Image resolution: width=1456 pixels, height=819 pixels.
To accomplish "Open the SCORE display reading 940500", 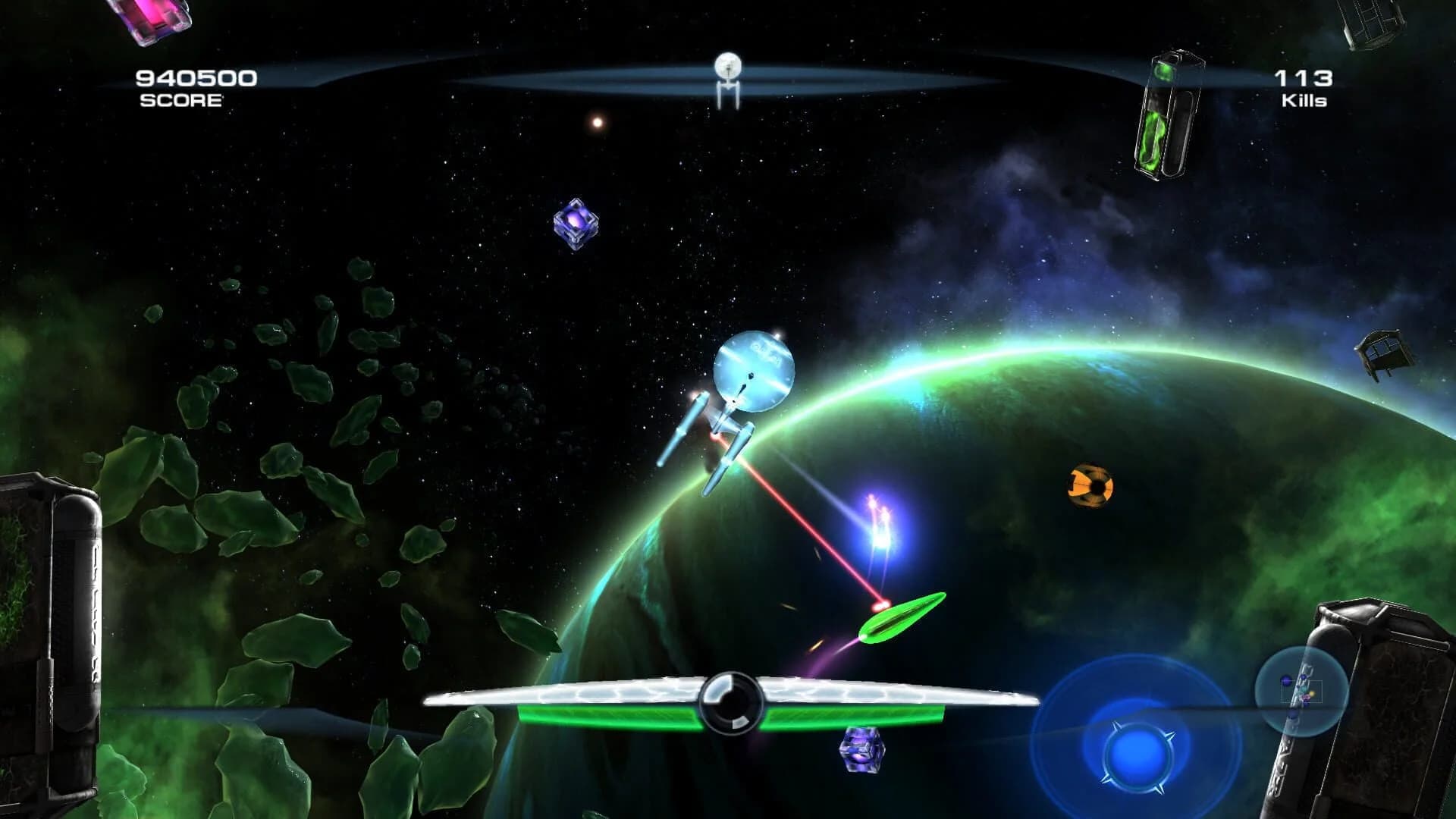I will coord(196,76).
